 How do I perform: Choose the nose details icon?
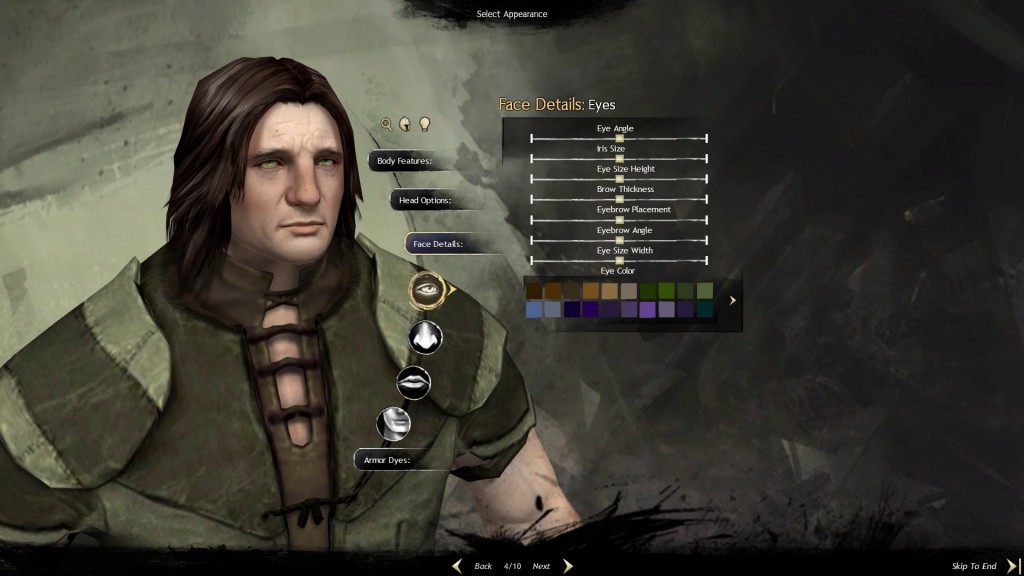pyautogui.click(x=425, y=337)
